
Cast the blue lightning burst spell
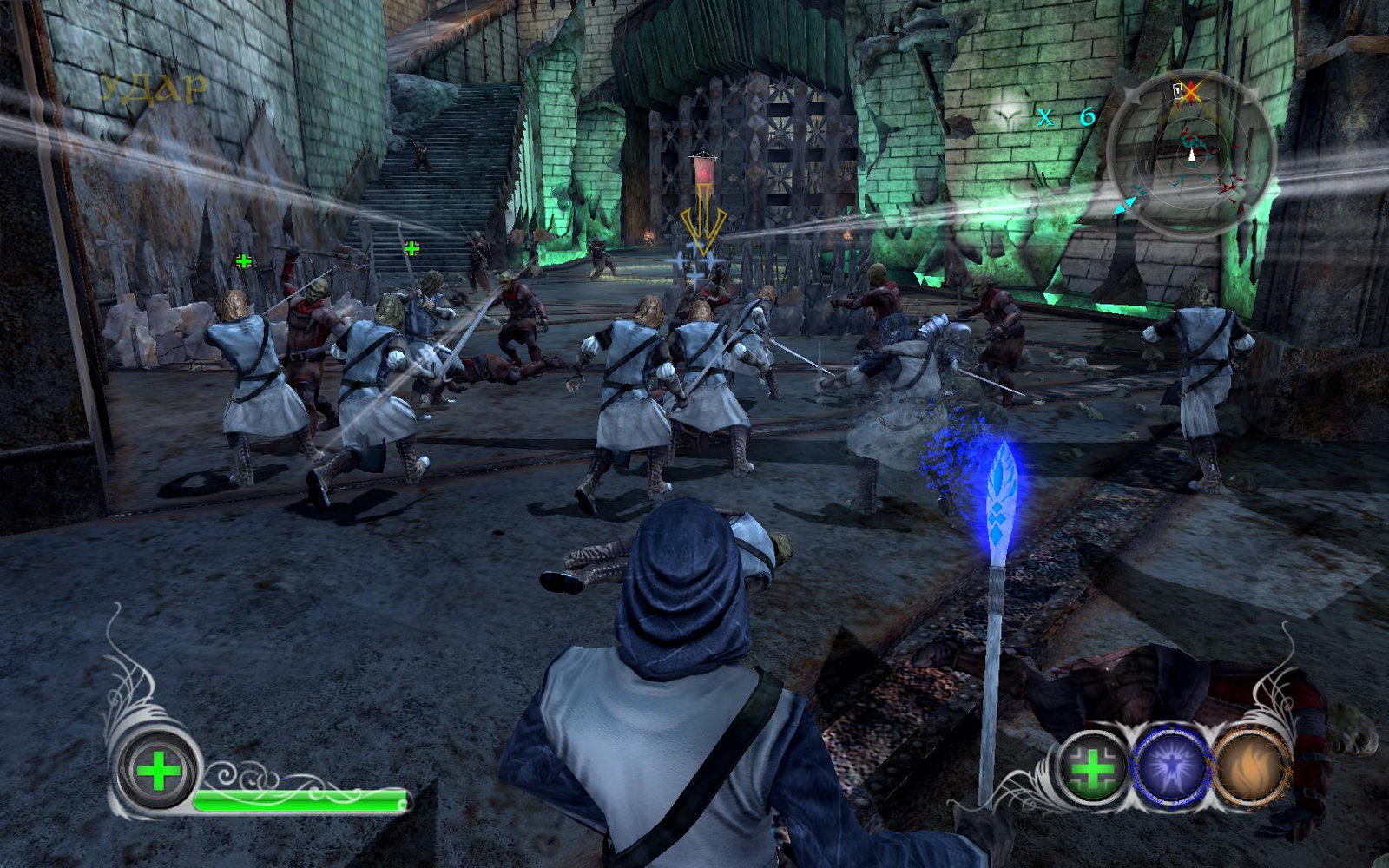point(1170,767)
